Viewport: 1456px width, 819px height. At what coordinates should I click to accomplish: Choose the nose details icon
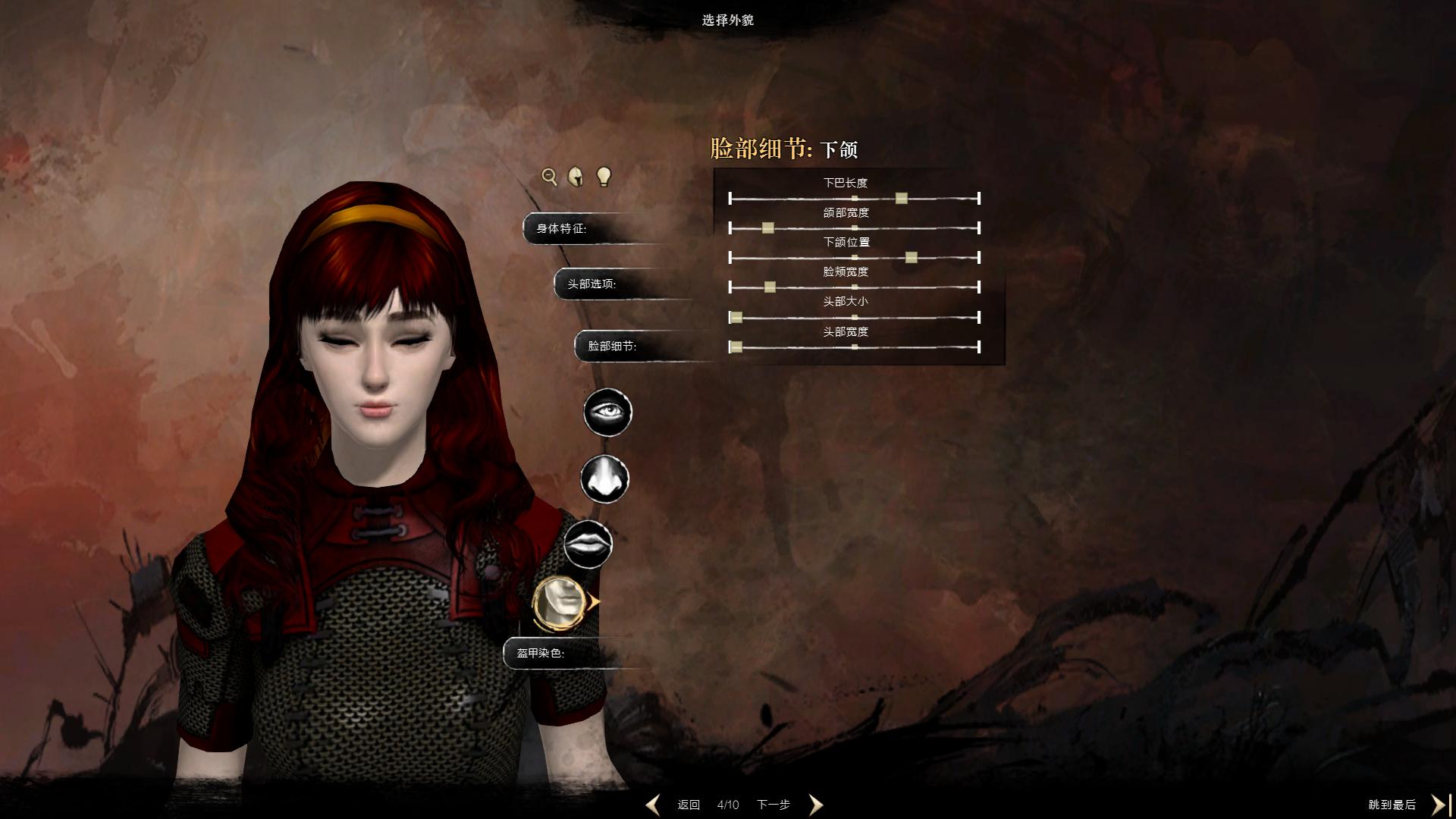coord(604,479)
